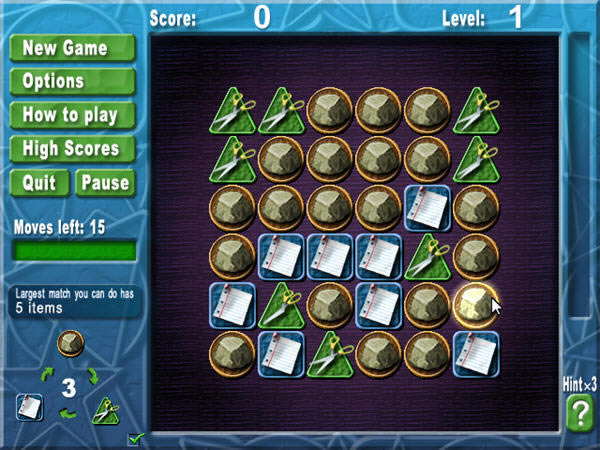Show the How to play instructions
Screen dimensions: 600x450
coord(72,115)
